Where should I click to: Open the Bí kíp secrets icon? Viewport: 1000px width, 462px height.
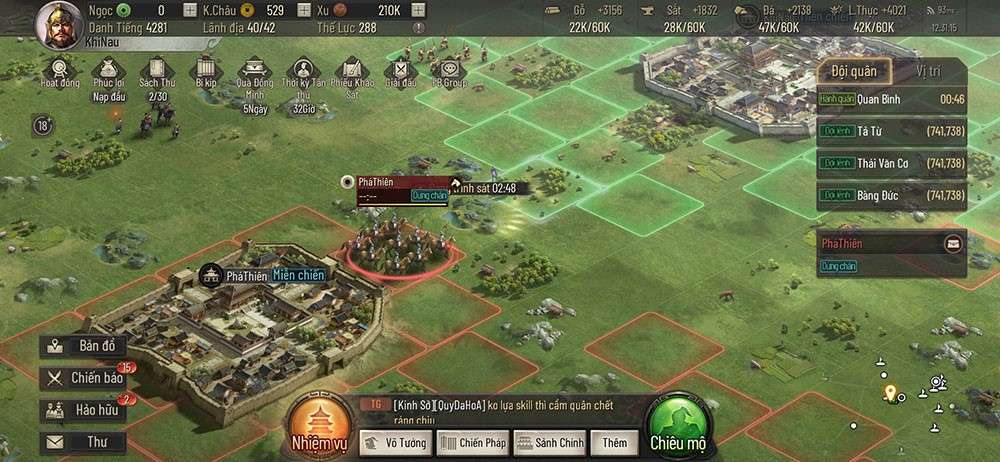pyautogui.click(x=206, y=72)
